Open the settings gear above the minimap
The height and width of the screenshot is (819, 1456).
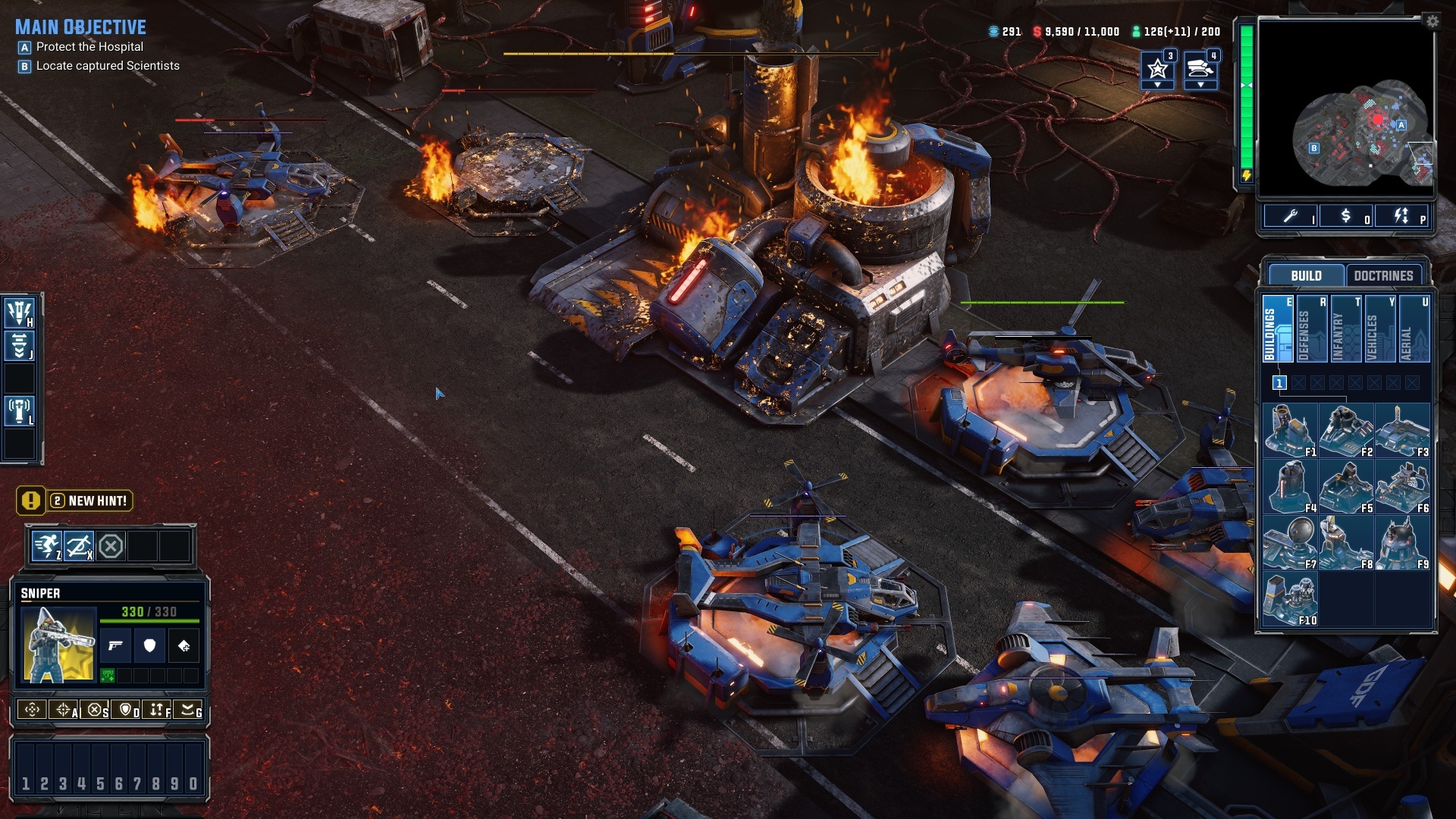tap(1432, 21)
